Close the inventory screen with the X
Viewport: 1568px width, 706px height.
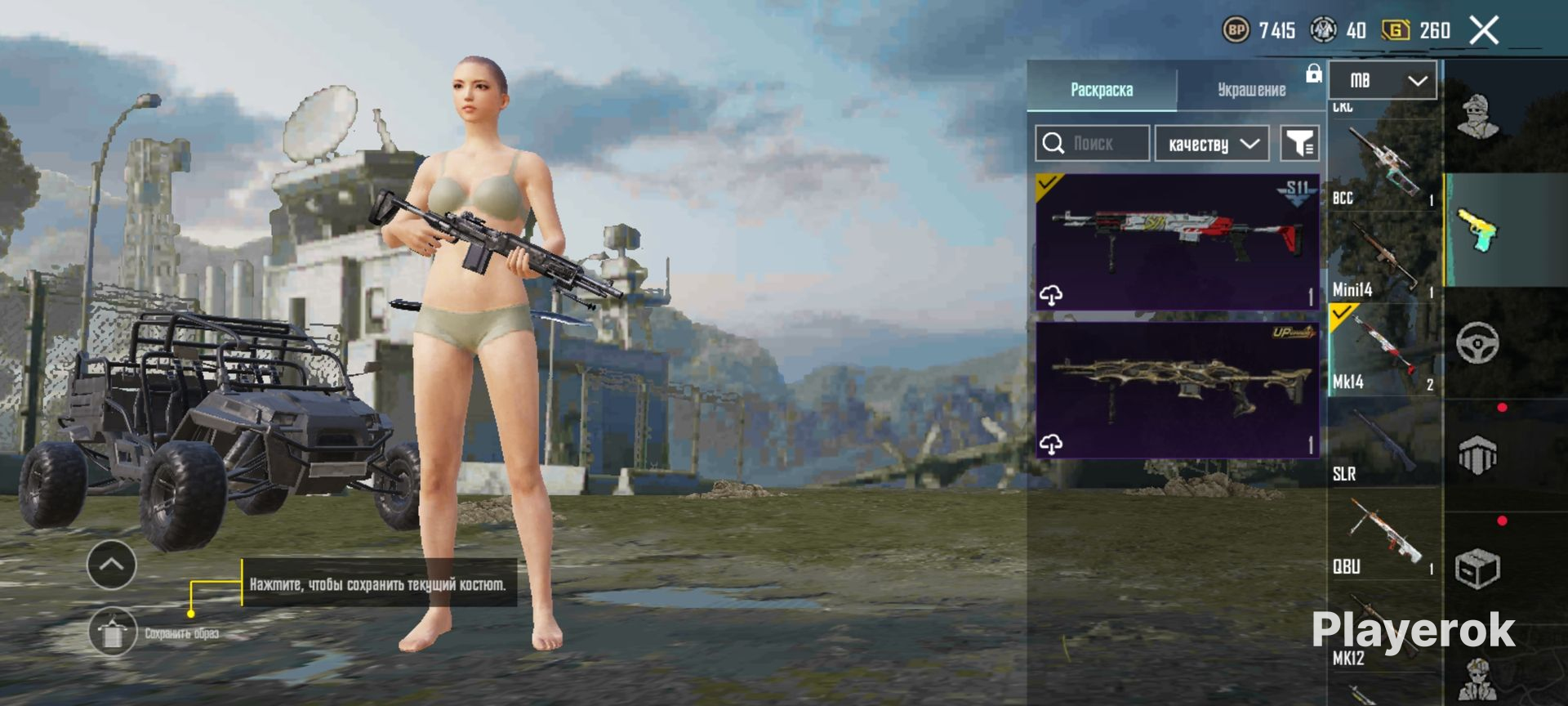pyautogui.click(x=1484, y=31)
